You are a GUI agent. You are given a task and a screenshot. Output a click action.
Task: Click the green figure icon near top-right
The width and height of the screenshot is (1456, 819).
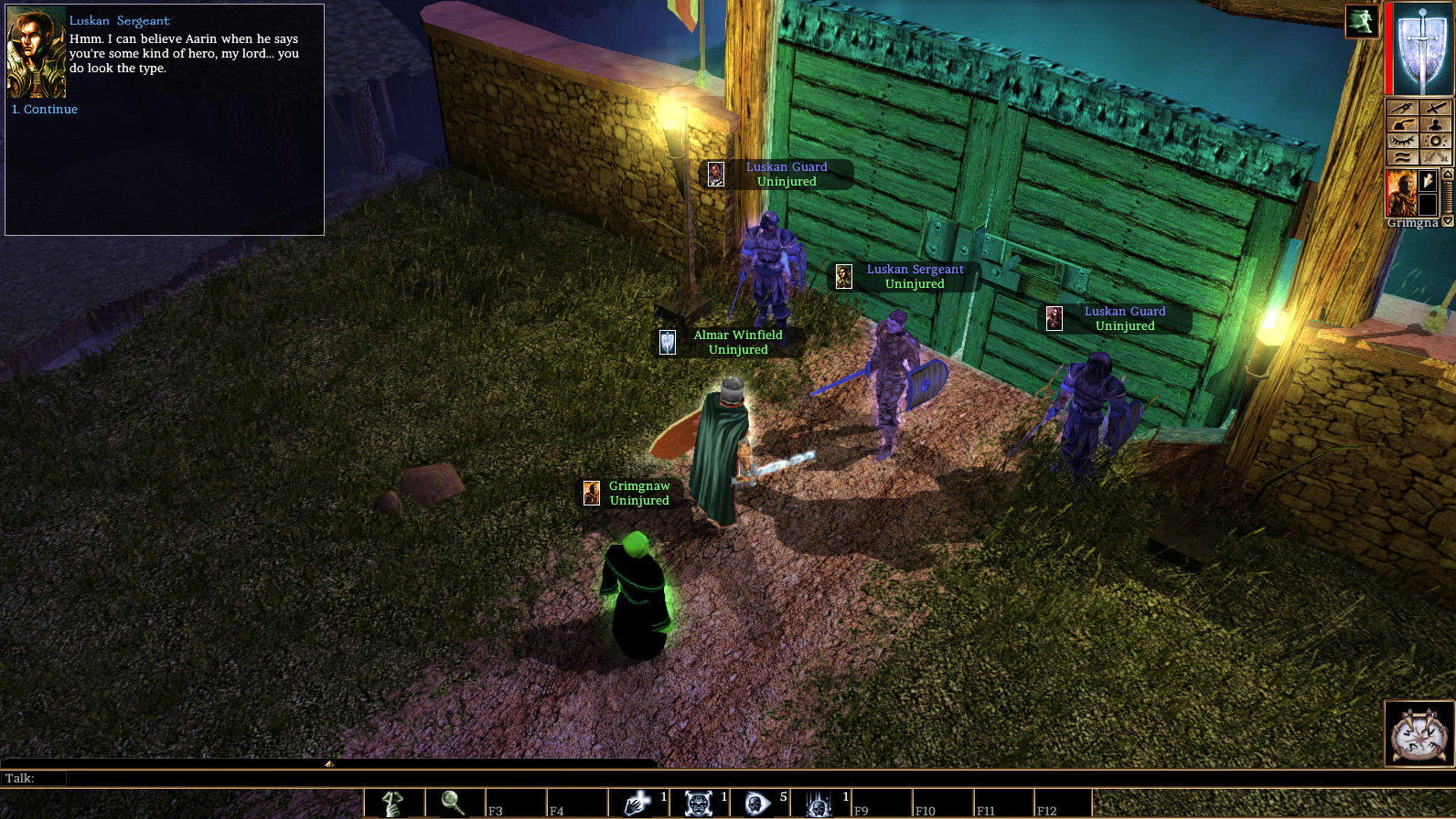point(1361,22)
